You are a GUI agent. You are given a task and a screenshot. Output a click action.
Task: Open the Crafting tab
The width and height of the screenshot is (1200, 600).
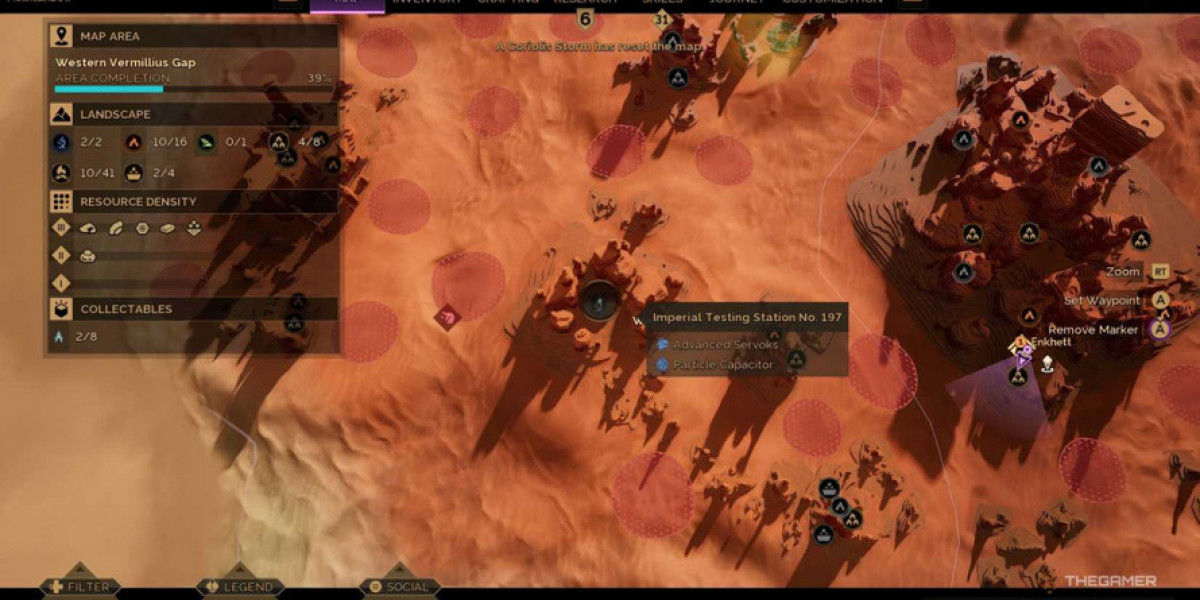[x=508, y=3]
